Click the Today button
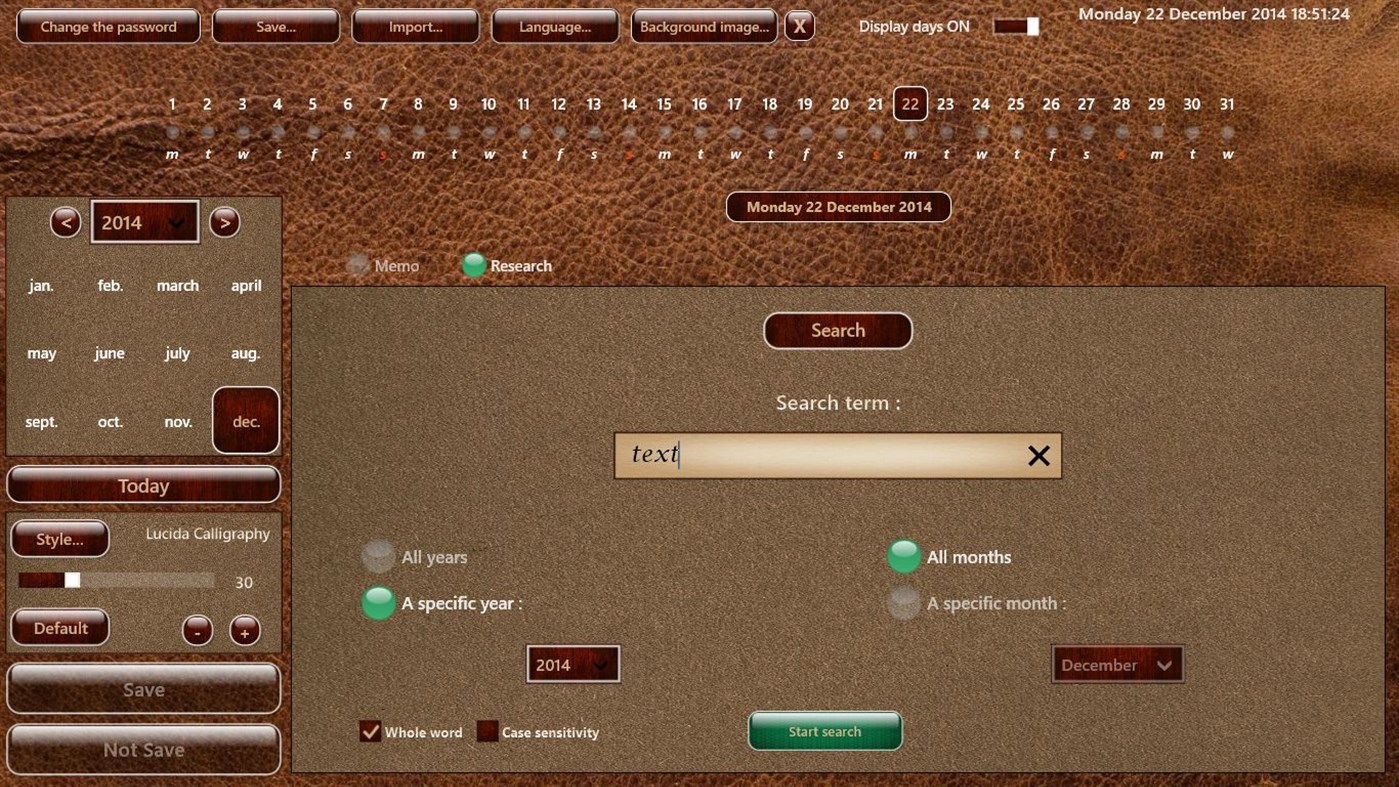 pos(143,485)
